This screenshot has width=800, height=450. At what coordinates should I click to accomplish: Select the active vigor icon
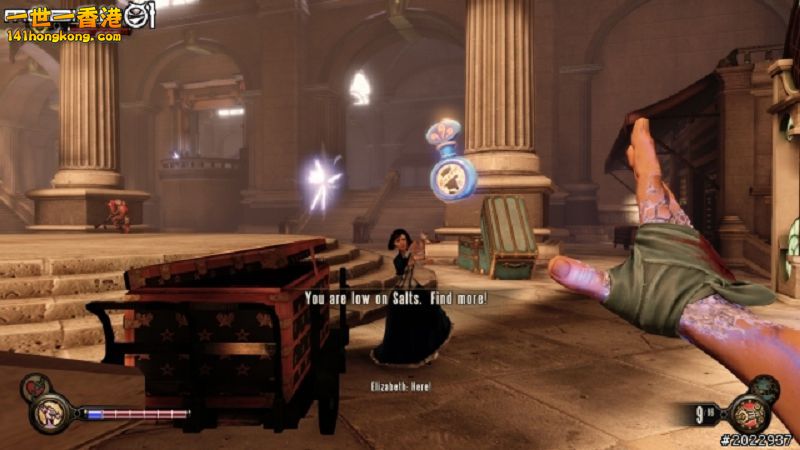(x=49, y=412)
